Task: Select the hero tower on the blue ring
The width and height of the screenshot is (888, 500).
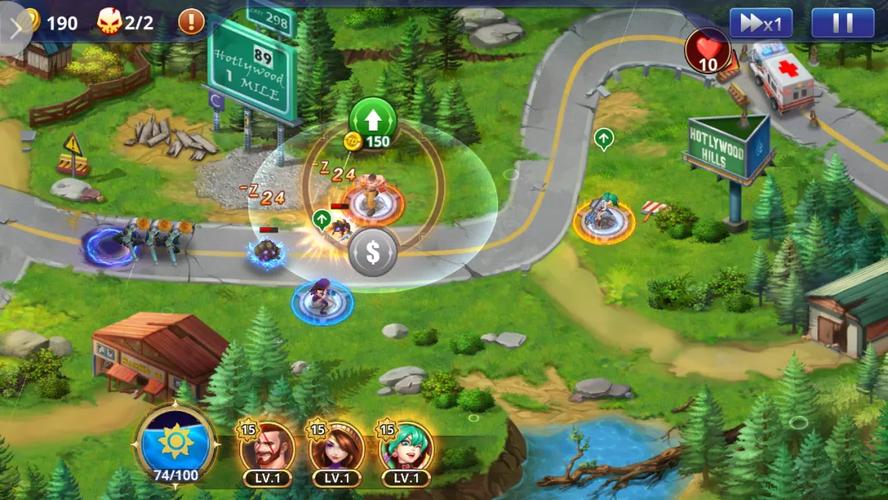Action: [322, 298]
